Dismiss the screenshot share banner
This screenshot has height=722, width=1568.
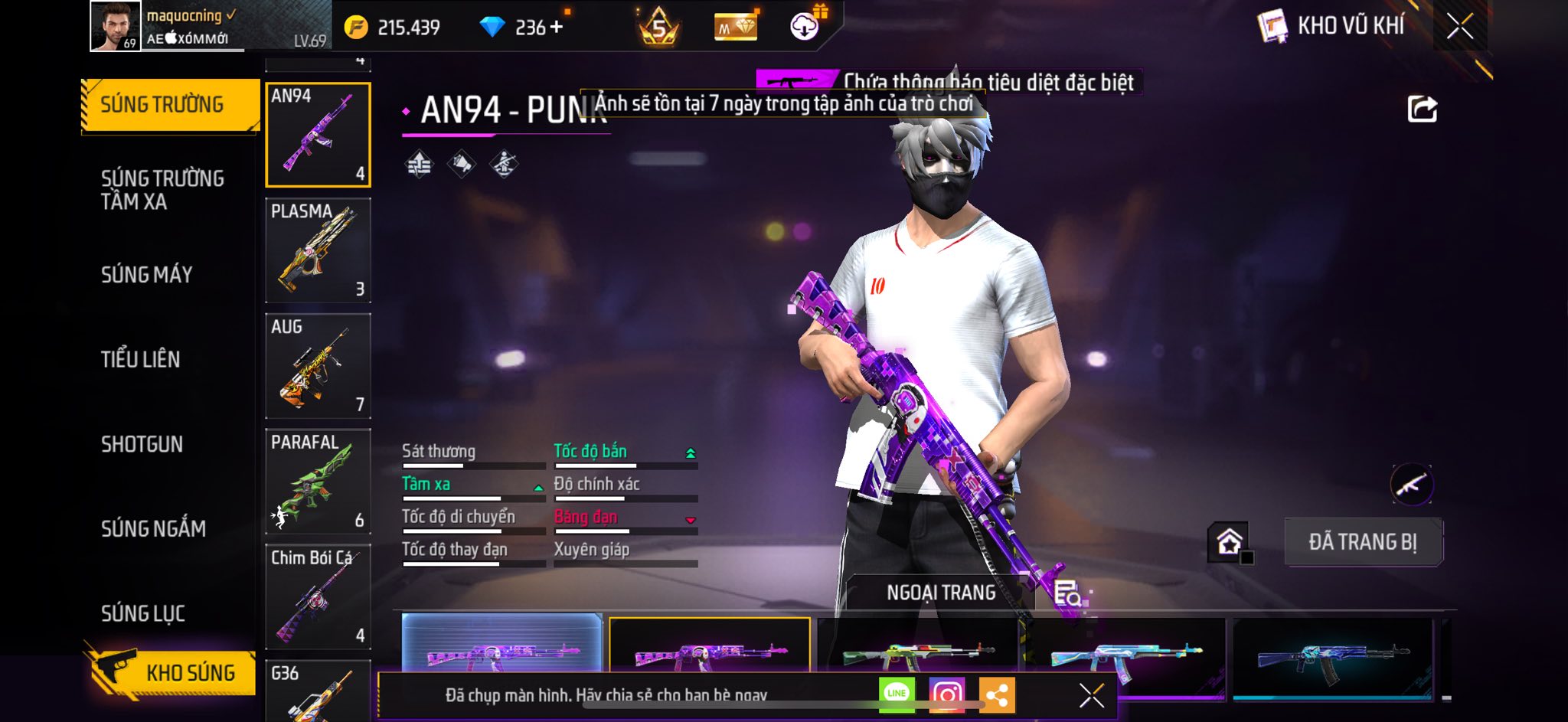1091,695
